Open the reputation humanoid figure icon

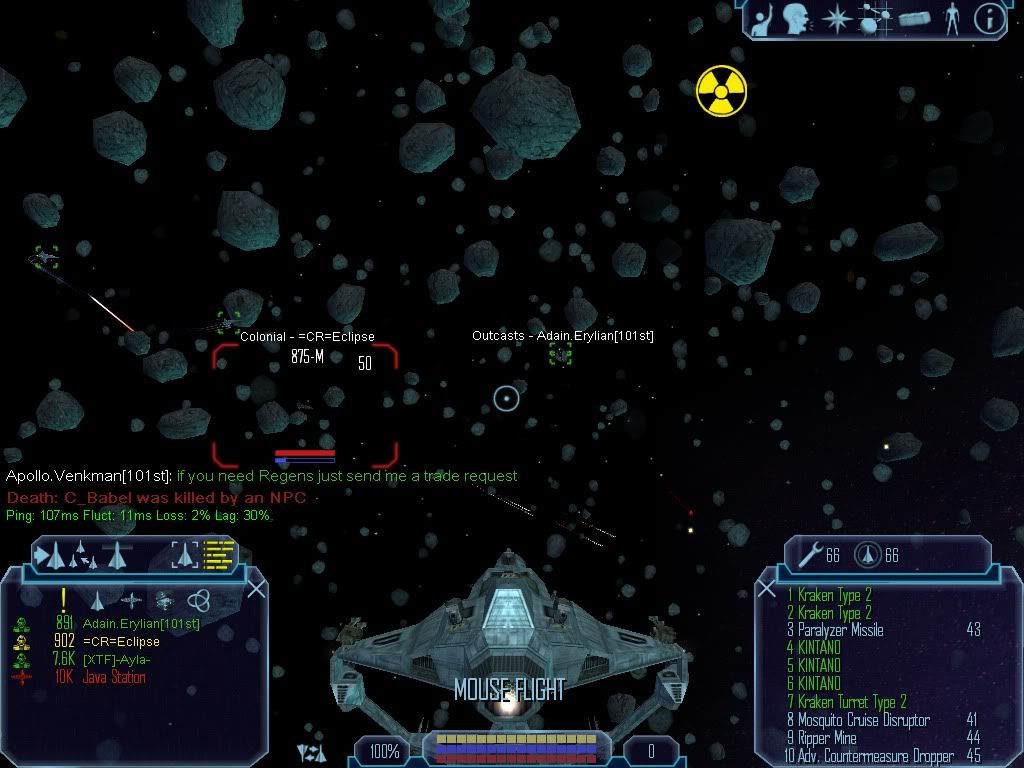[950, 19]
